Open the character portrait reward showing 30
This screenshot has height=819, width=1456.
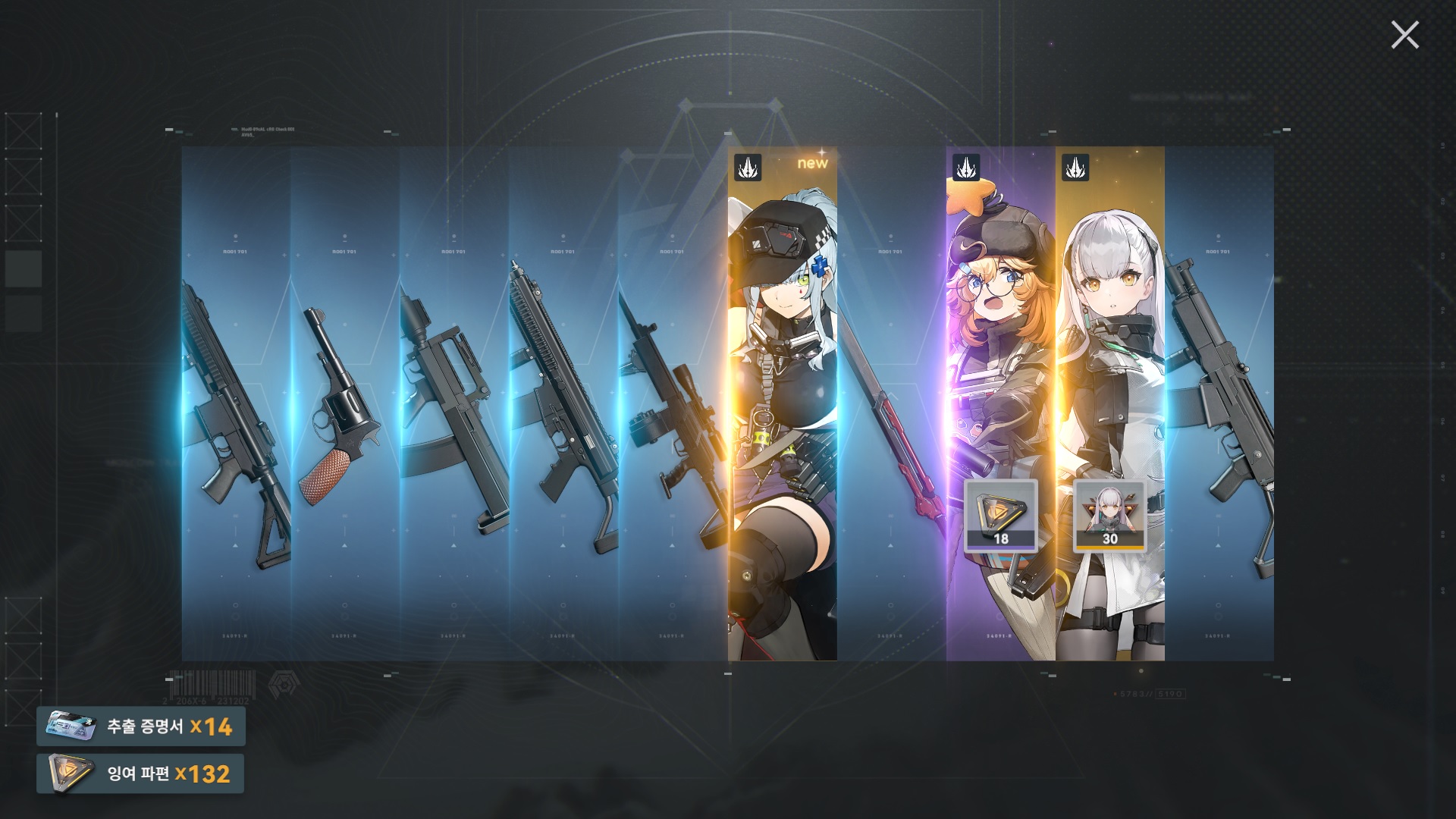(1109, 515)
